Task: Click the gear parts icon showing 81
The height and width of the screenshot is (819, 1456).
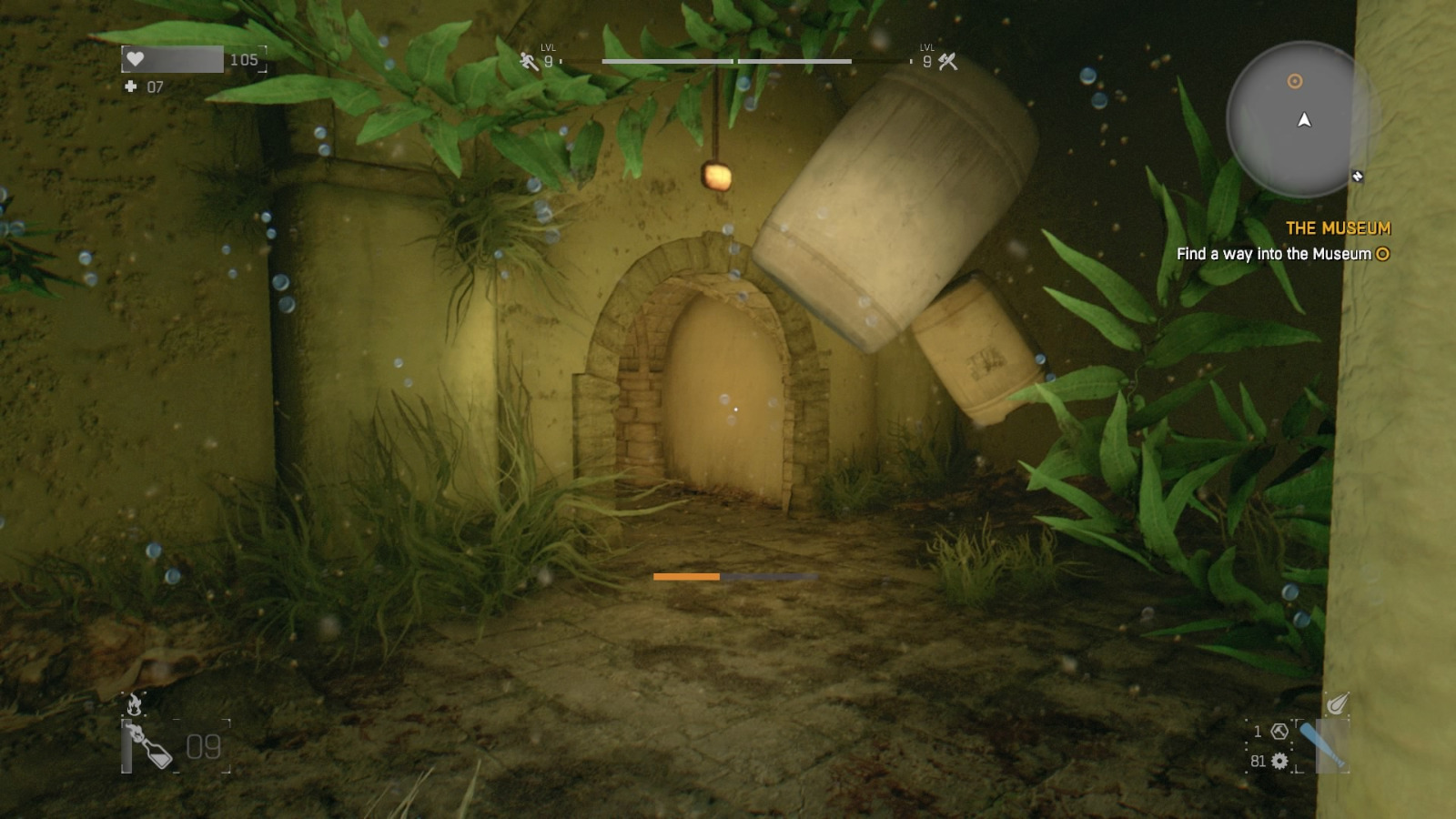Action: click(1279, 762)
